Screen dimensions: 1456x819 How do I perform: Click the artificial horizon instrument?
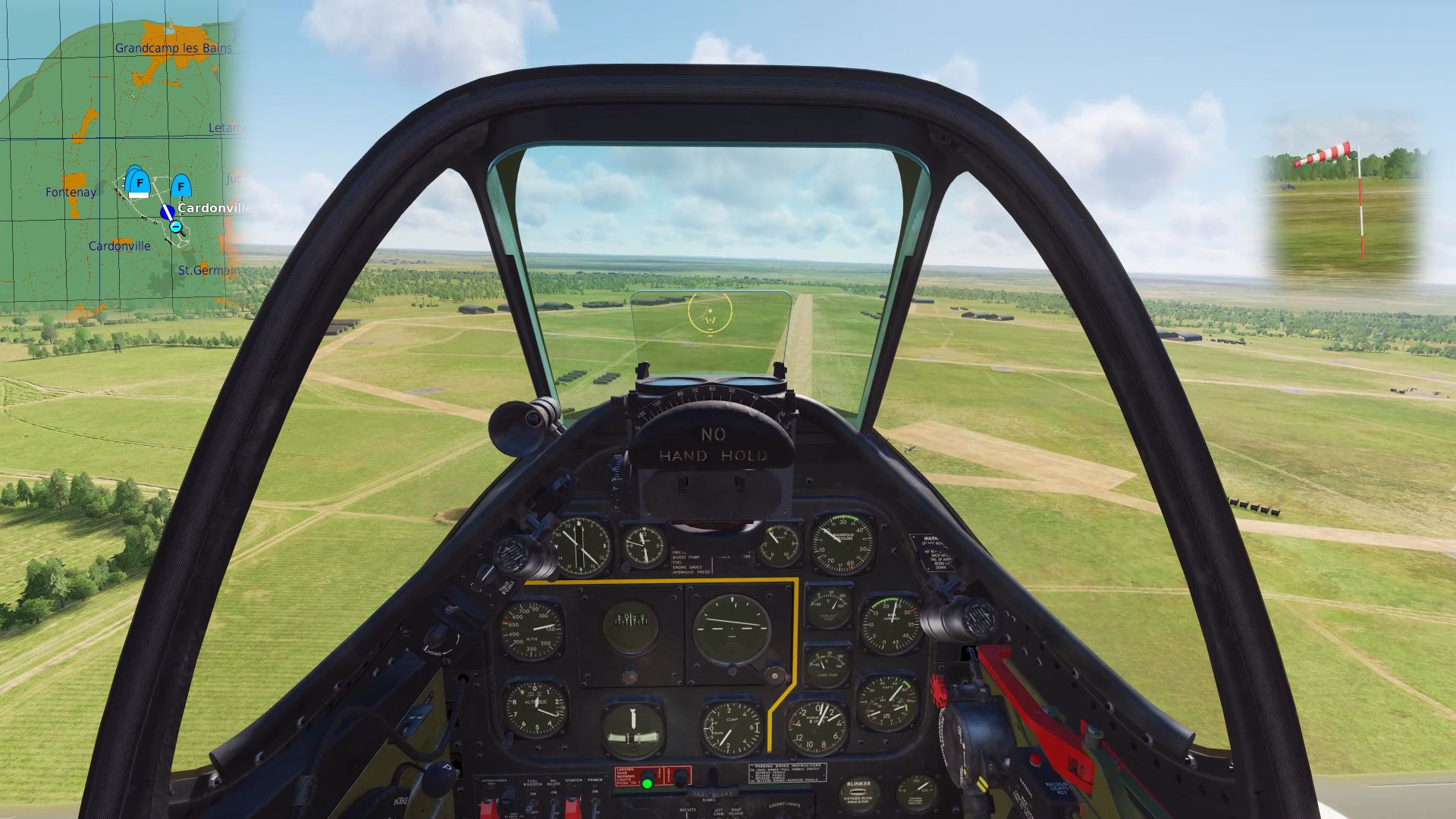(733, 626)
